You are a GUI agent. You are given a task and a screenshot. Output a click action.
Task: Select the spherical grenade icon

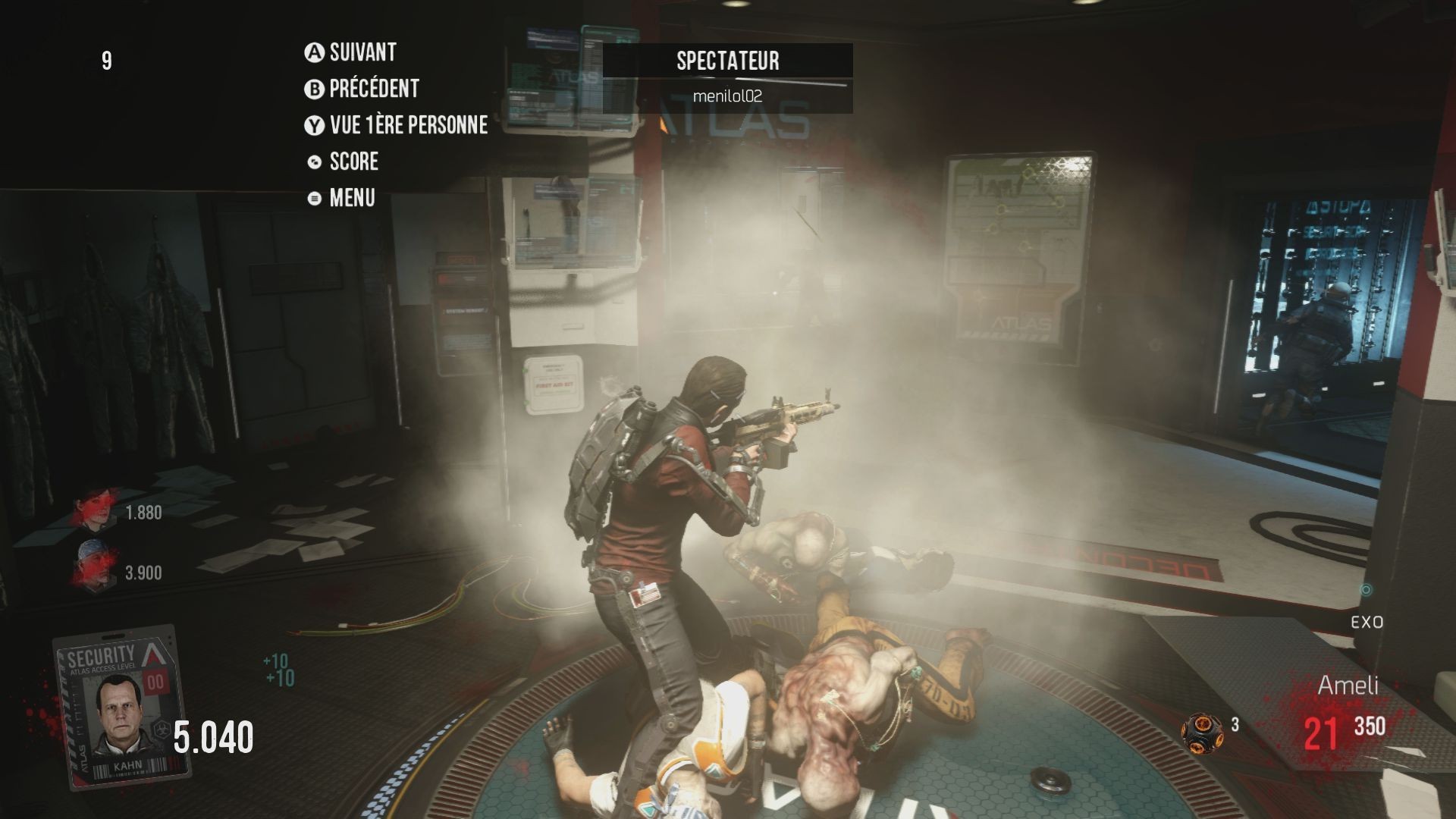pos(1202,732)
